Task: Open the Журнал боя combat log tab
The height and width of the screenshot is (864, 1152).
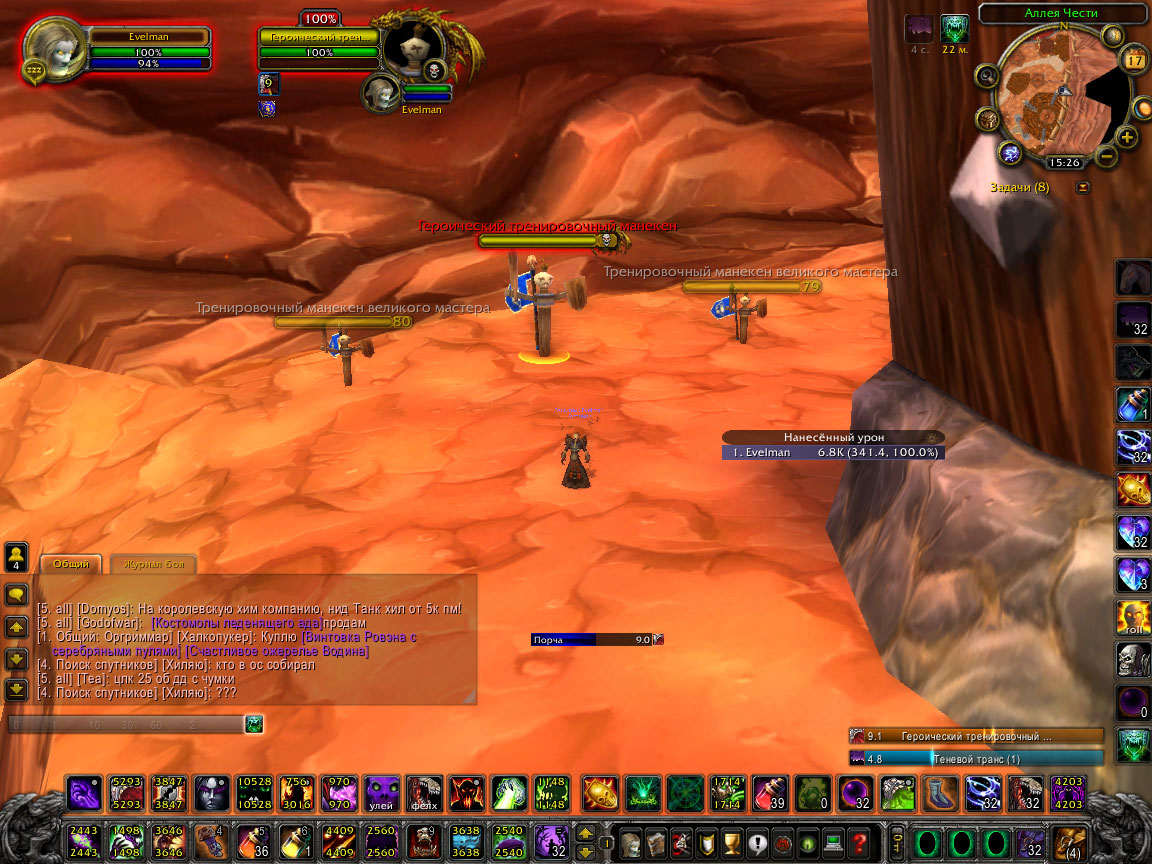Action: (x=153, y=564)
